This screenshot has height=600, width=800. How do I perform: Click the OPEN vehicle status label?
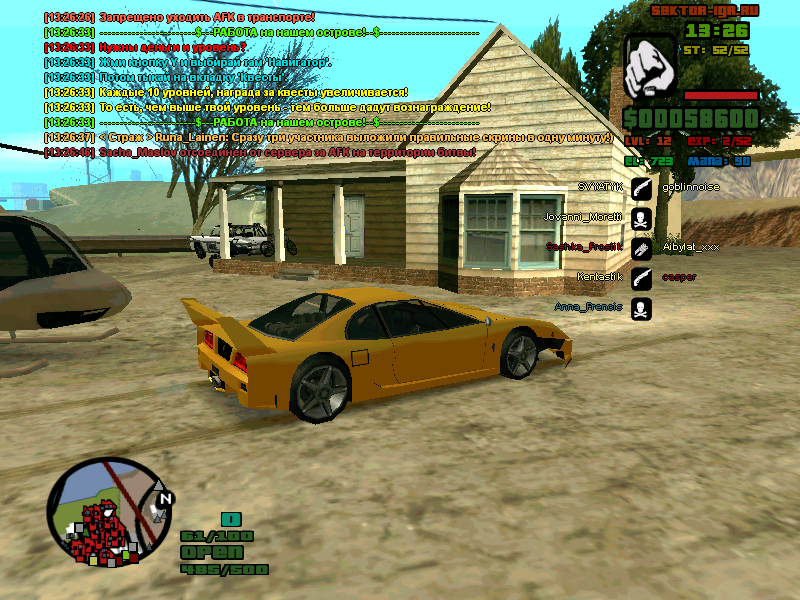point(211,552)
